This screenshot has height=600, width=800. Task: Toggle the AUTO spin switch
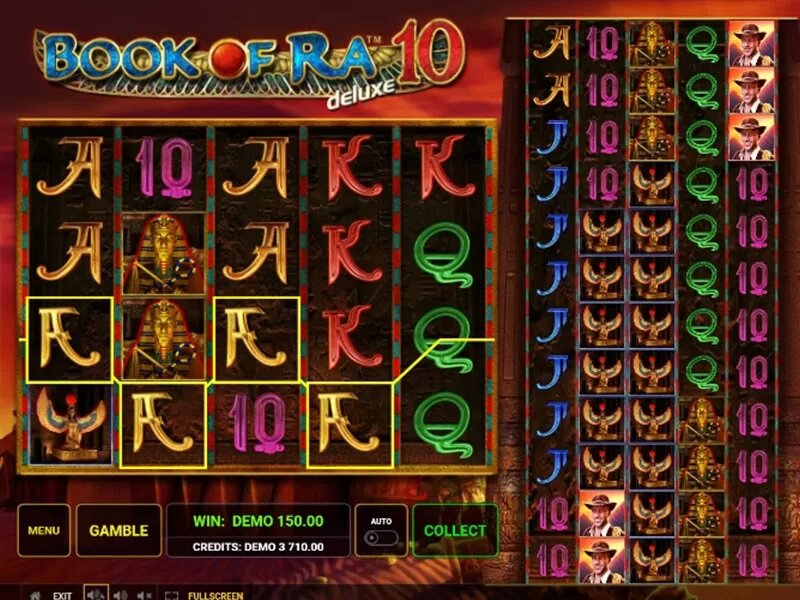point(380,537)
